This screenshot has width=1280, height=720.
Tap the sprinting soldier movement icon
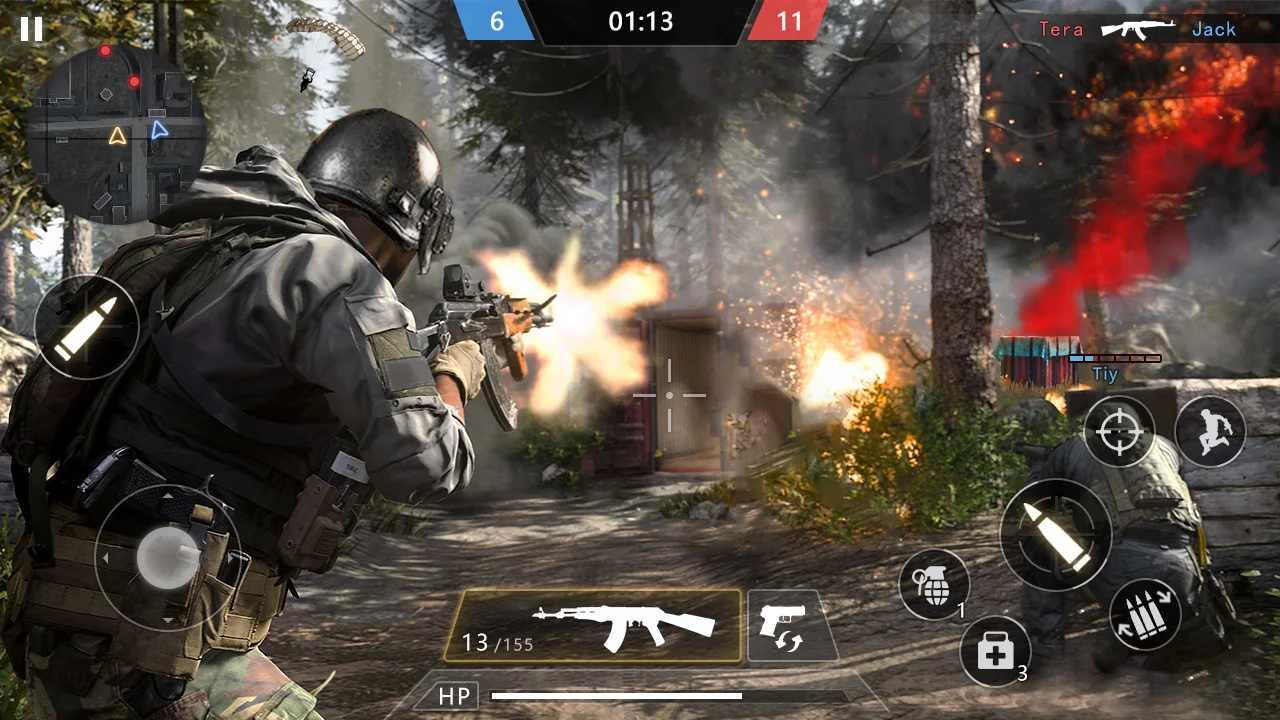[1213, 430]
